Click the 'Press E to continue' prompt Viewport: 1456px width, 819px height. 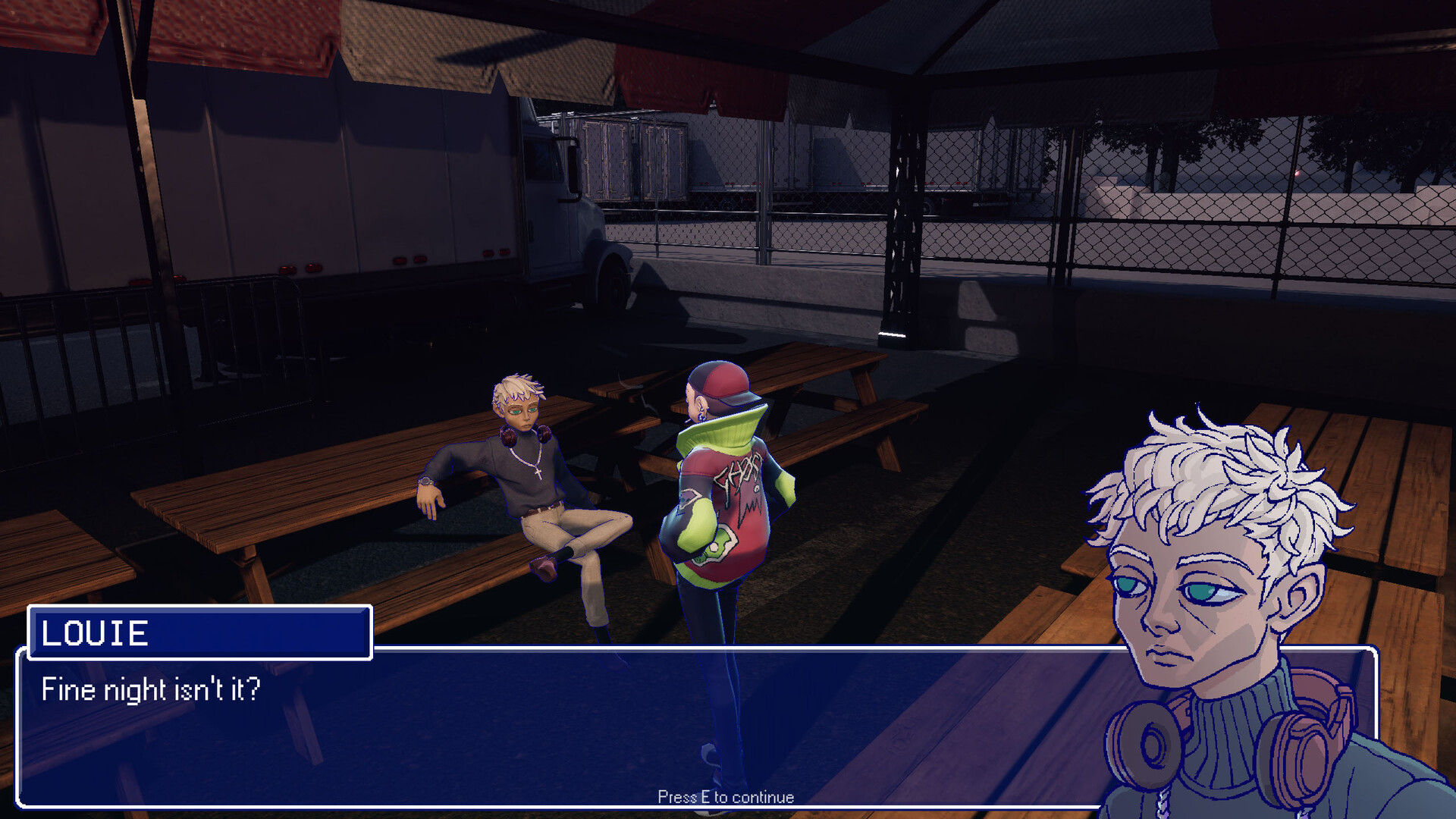coord(725,797)
